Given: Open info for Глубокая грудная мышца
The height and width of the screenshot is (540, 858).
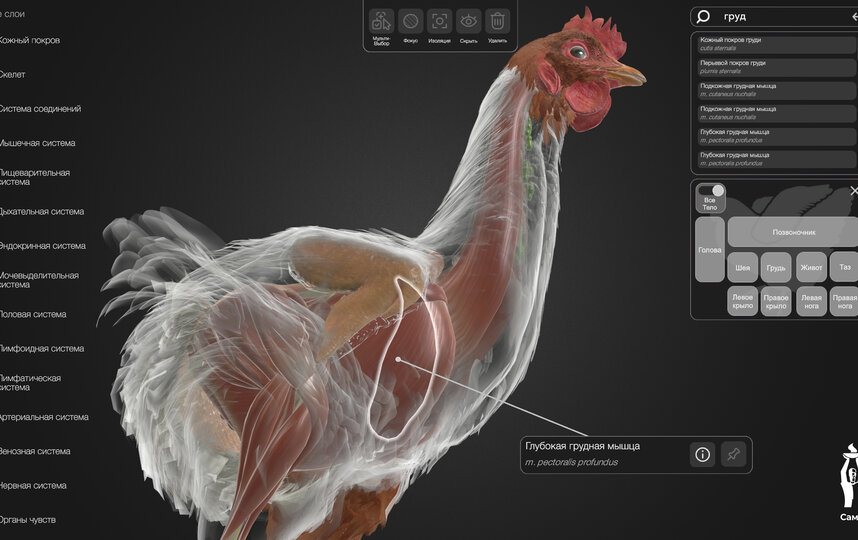Looking at the screenshot, I should click(703, 455).
